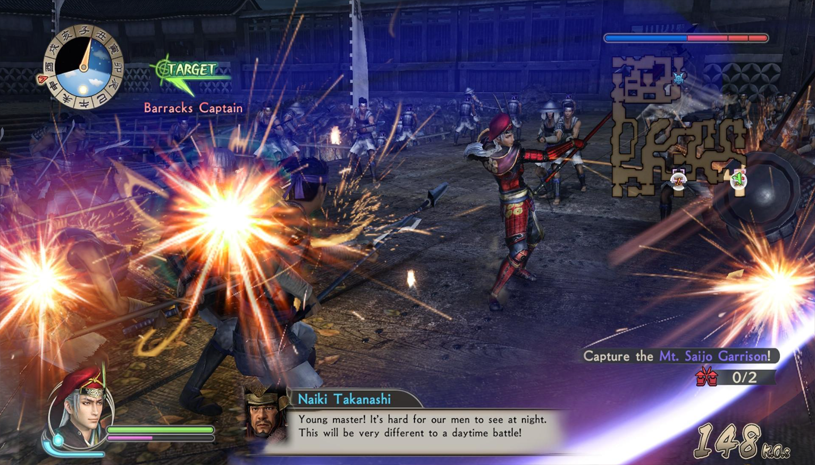The height and width of the screenshot is (465, 815).
Task: Open the translucent battlefield minimap
Action: 681,127
